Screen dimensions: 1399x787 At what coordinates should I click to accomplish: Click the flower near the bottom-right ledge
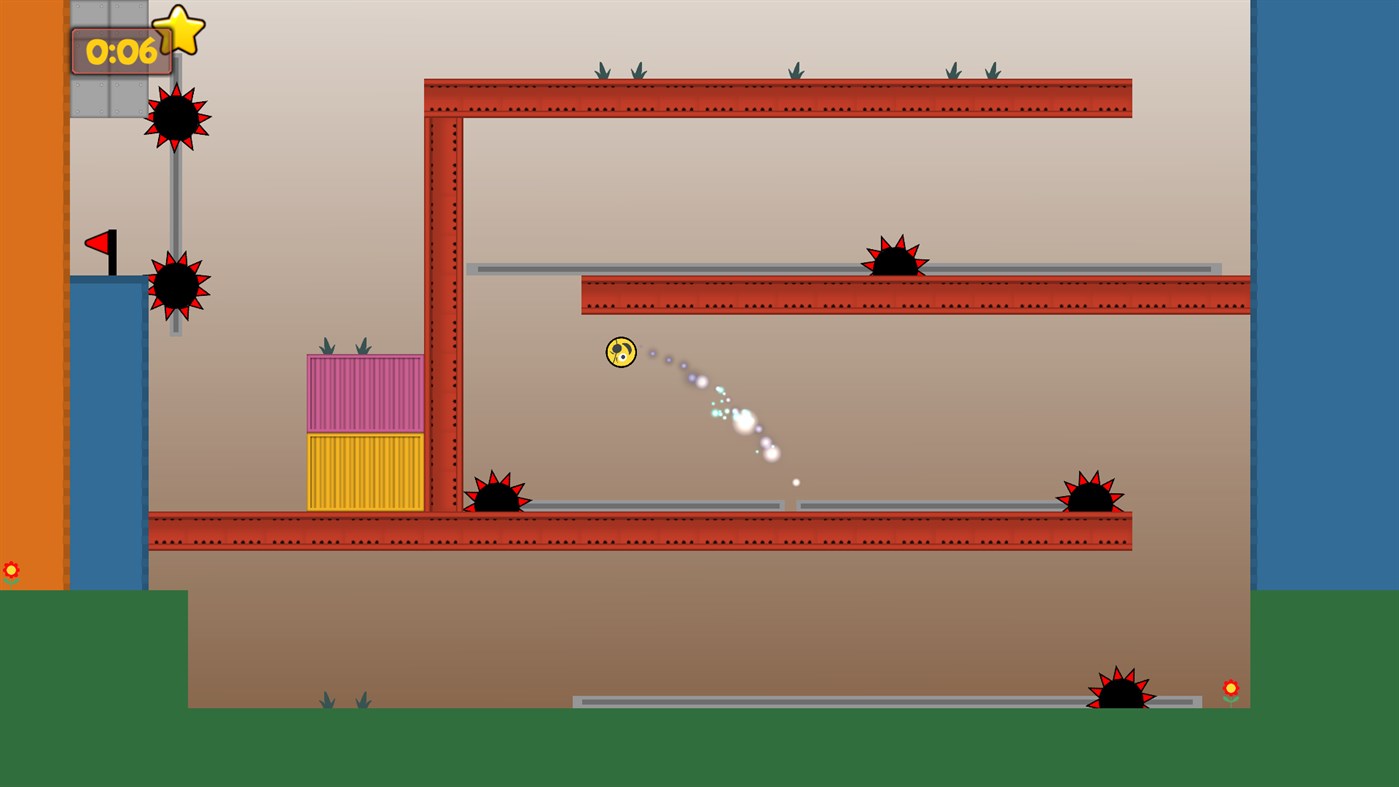tap(1230, 688)
